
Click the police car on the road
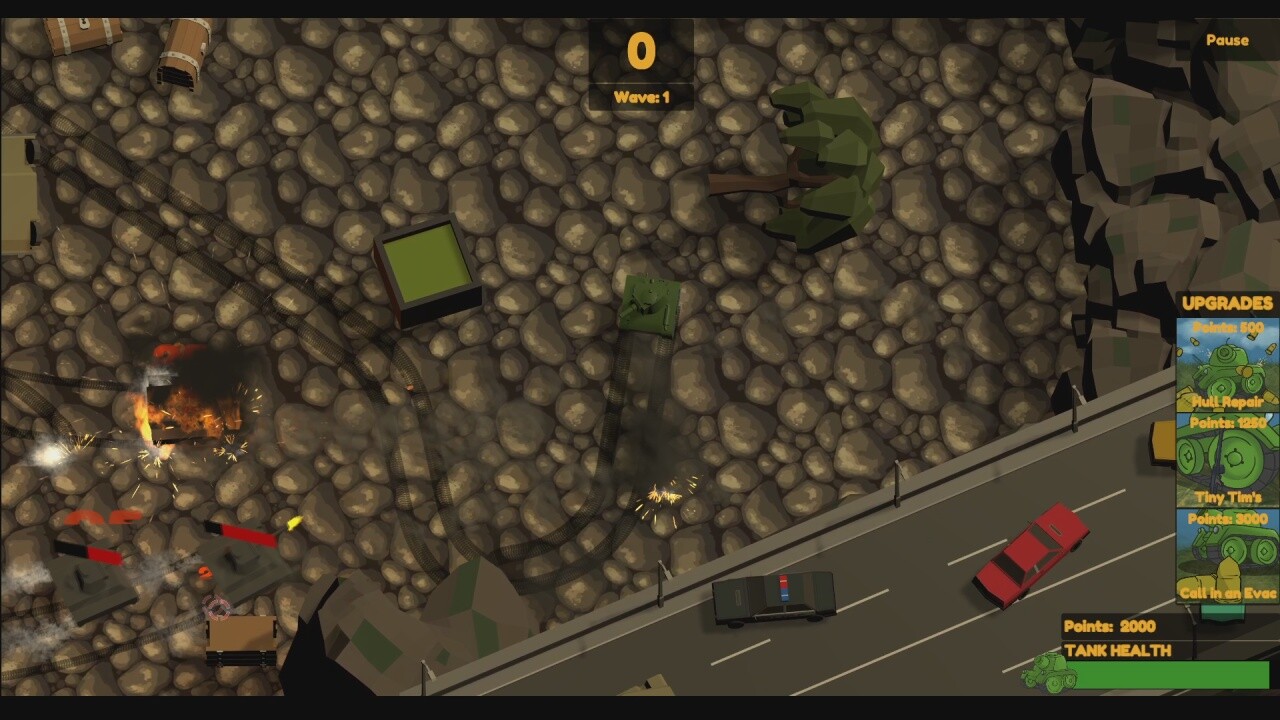(772, 598)
